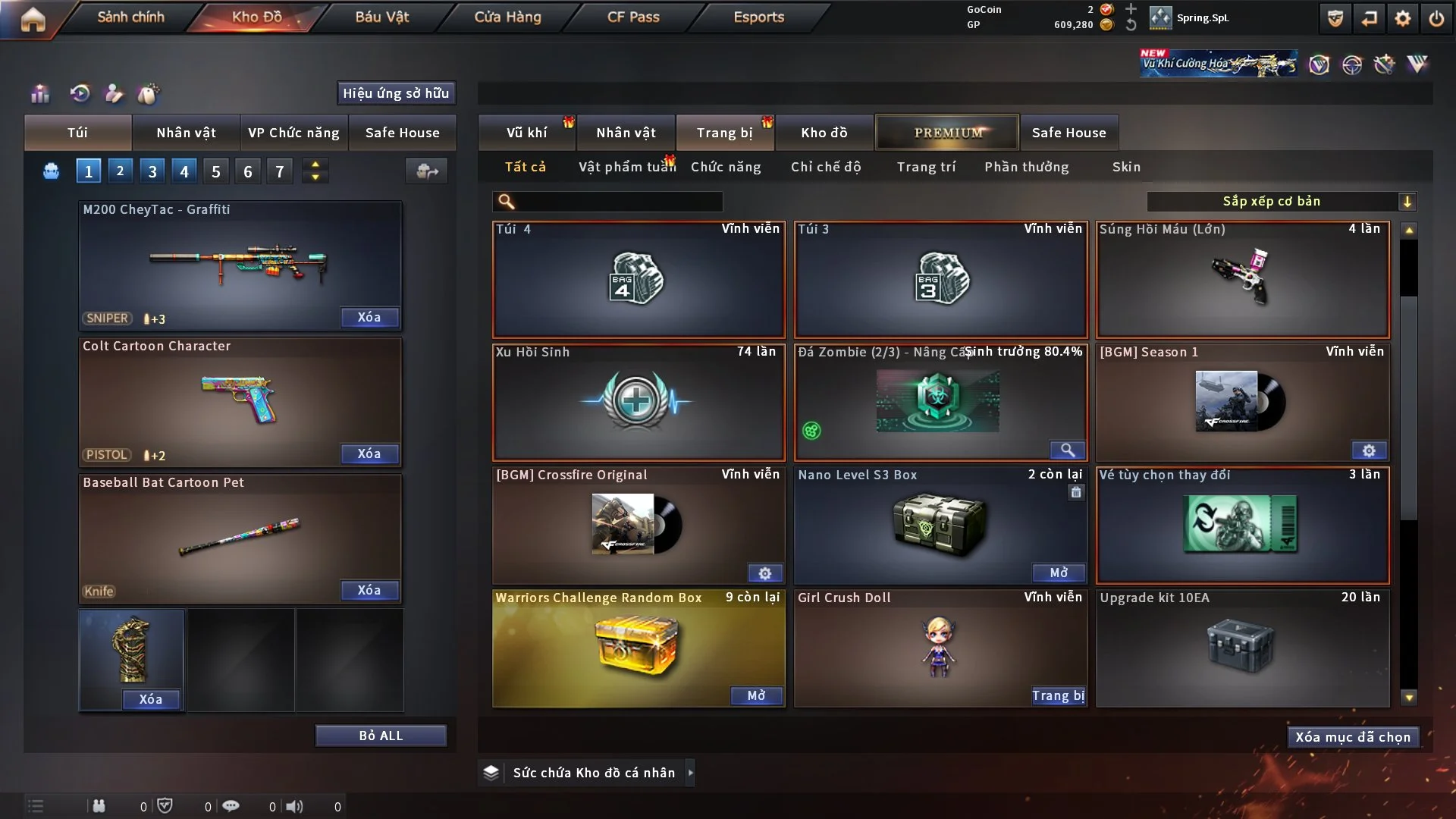Open the gear settings icon
1456x819 pixels.
pos(1402,18)
